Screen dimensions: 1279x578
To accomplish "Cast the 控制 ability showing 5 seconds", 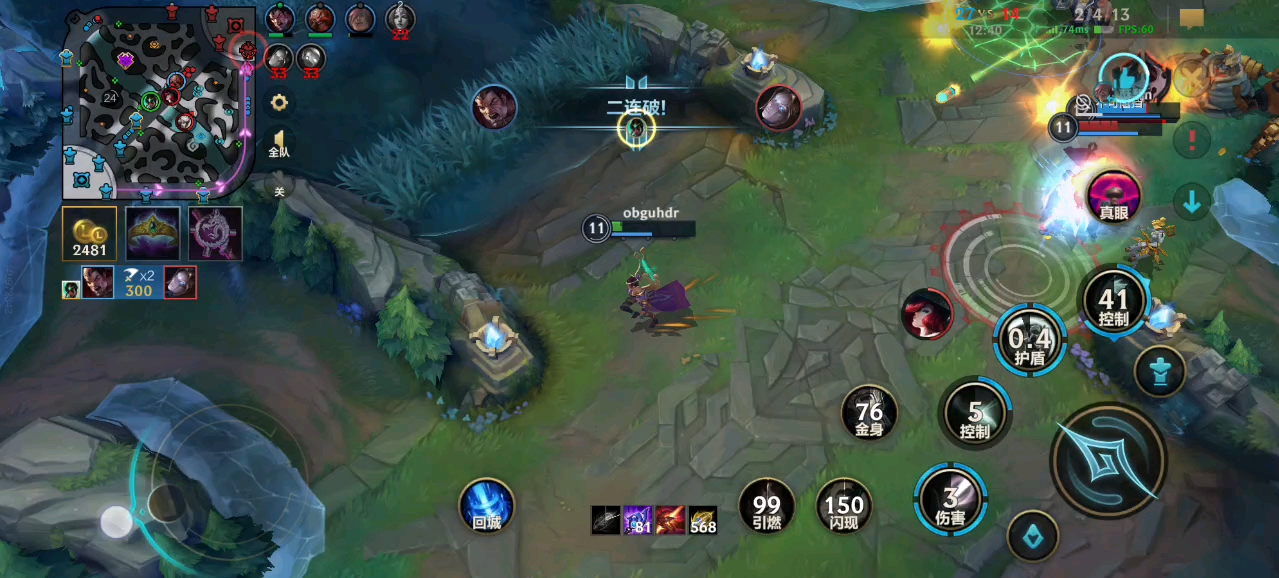I will 975,413.
